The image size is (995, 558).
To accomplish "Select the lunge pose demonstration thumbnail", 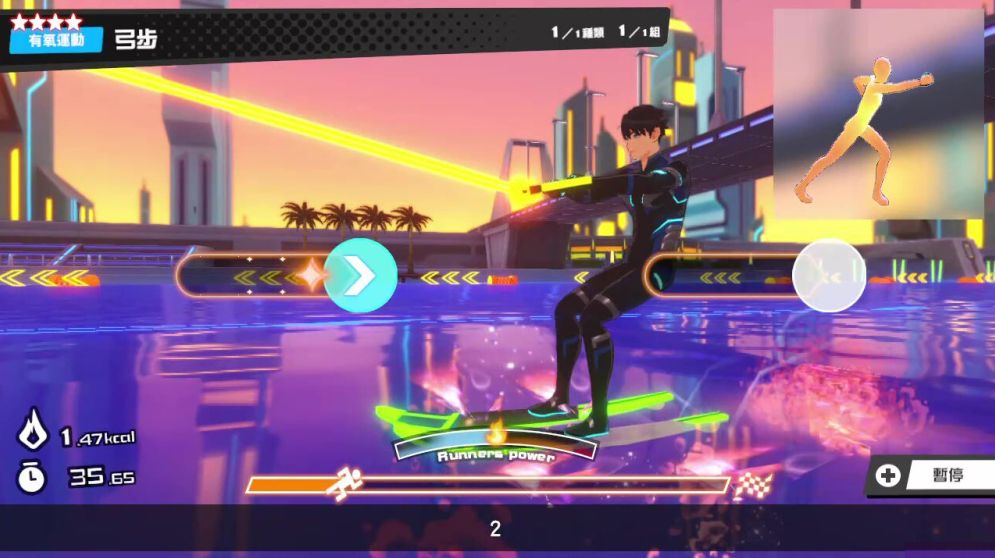I will (877, 114).
